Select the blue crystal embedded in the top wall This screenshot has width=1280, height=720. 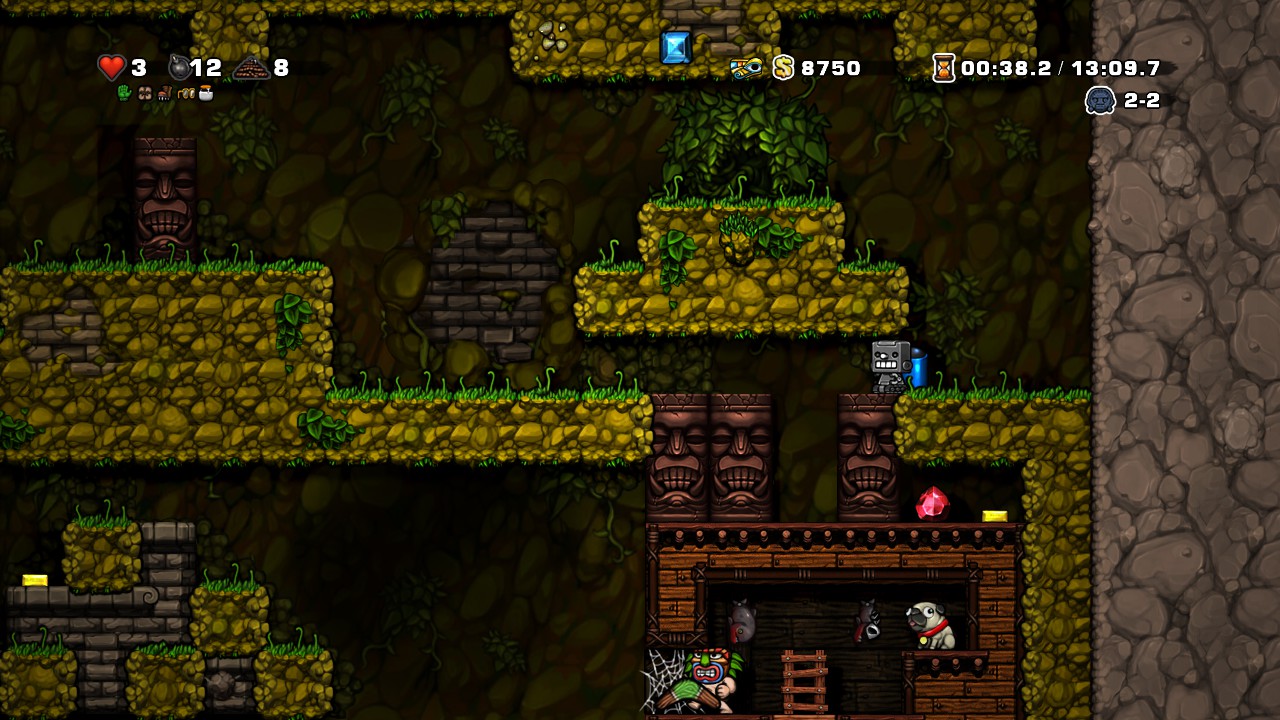[x=675, y=45]
